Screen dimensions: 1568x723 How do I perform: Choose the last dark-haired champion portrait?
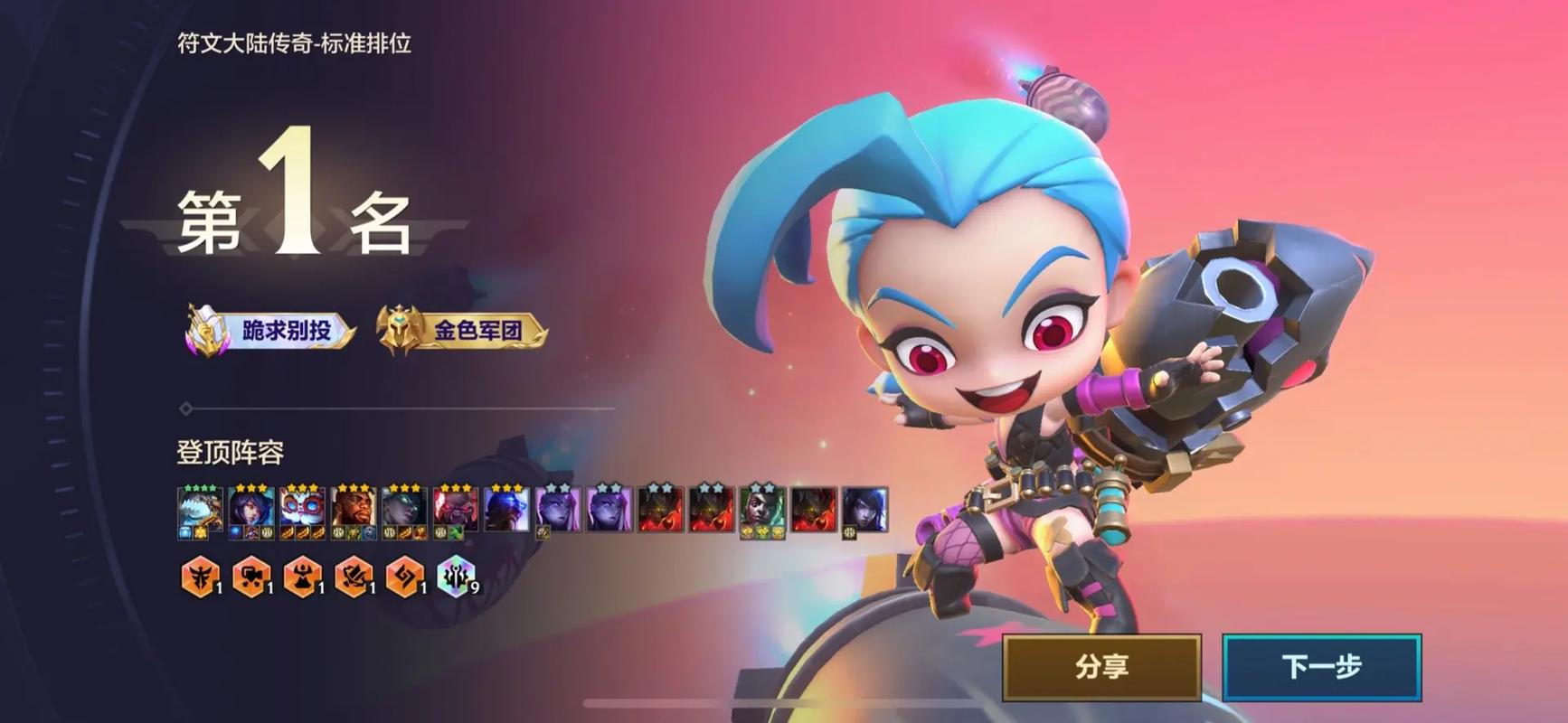(864, 510)
